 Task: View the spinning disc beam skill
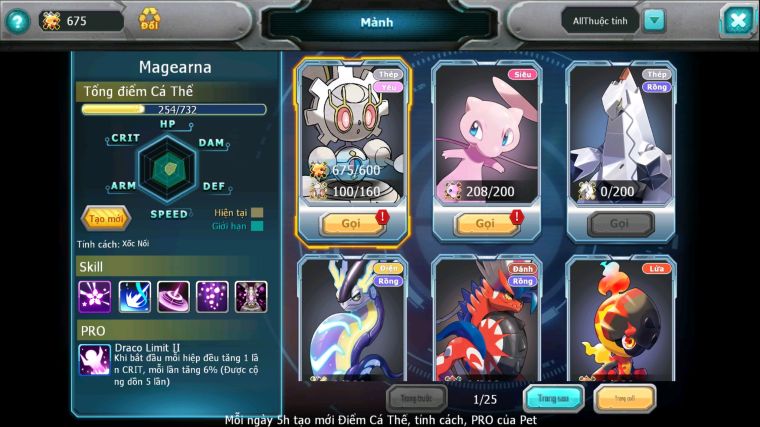pyautogui.click(x=173, y=296)
